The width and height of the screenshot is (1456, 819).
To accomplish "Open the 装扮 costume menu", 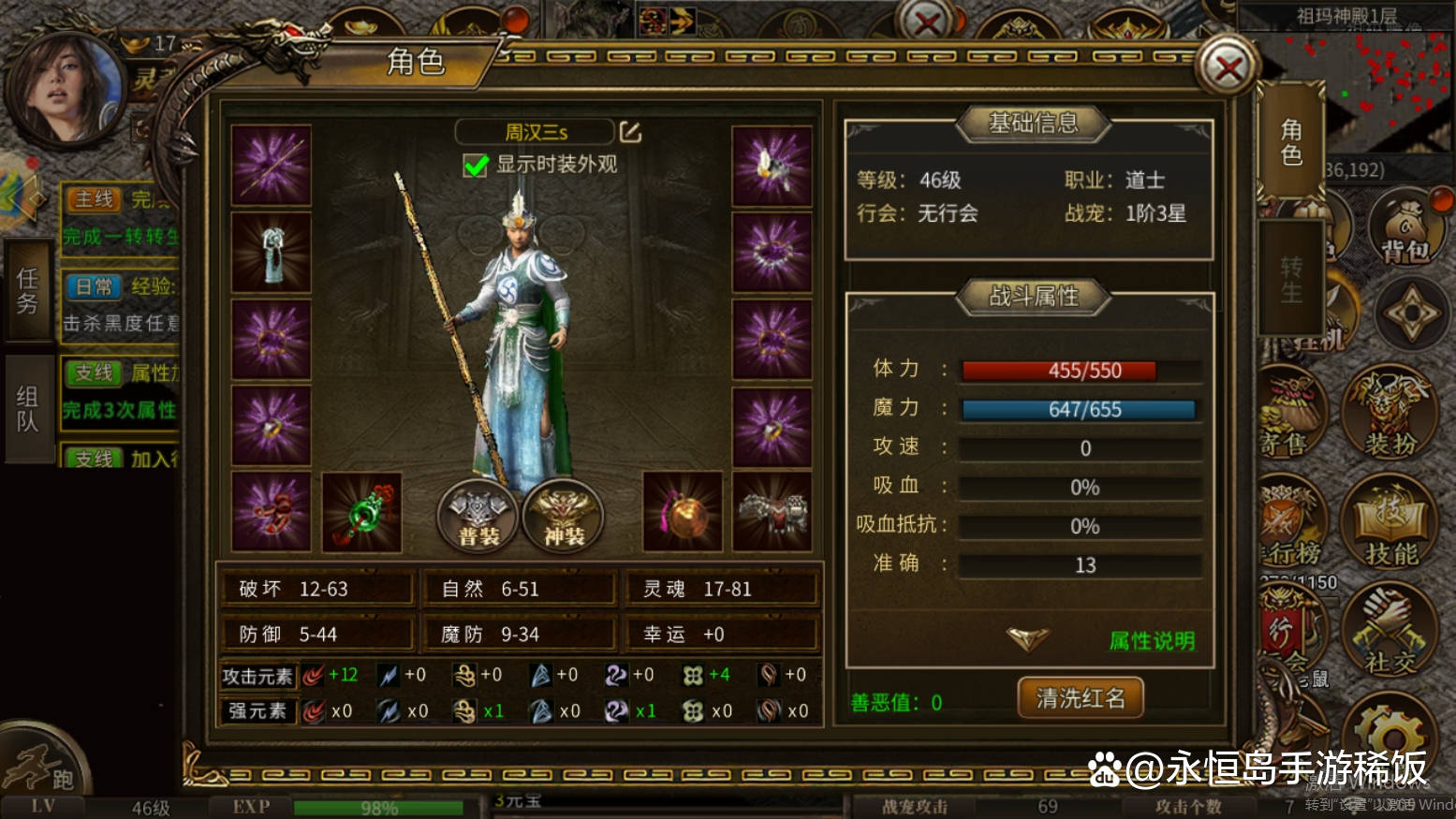I will pos(1390,413).
